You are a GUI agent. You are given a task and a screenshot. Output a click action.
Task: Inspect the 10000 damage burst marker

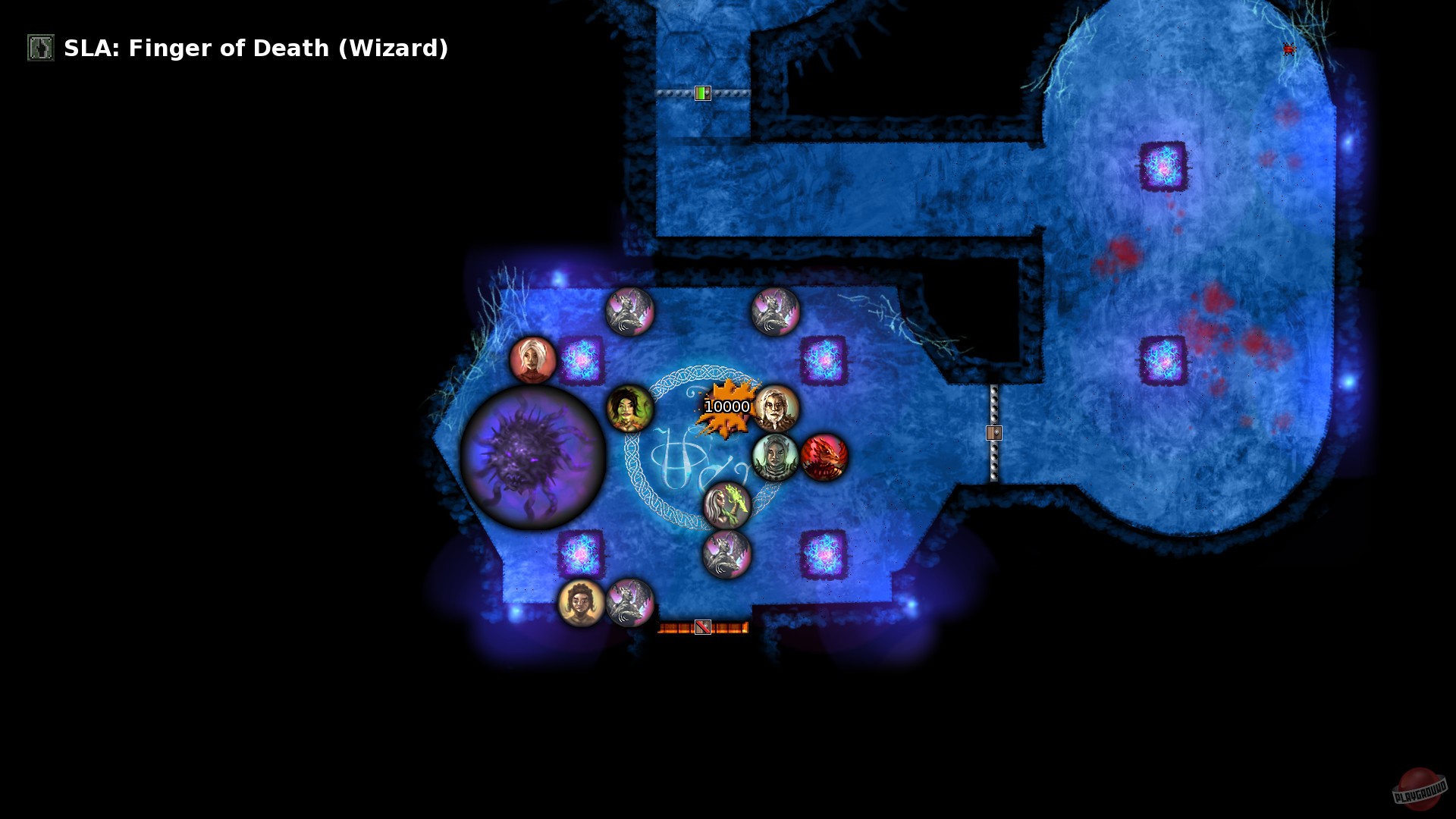point(726,406)
